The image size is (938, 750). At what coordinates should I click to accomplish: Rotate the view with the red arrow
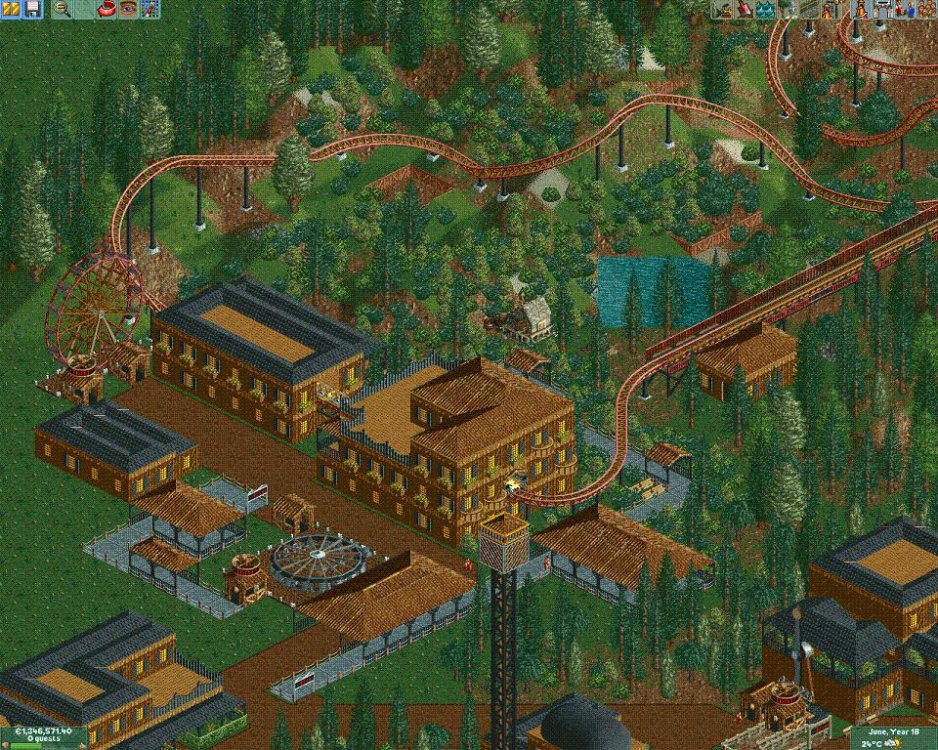[x=105, y=9]
